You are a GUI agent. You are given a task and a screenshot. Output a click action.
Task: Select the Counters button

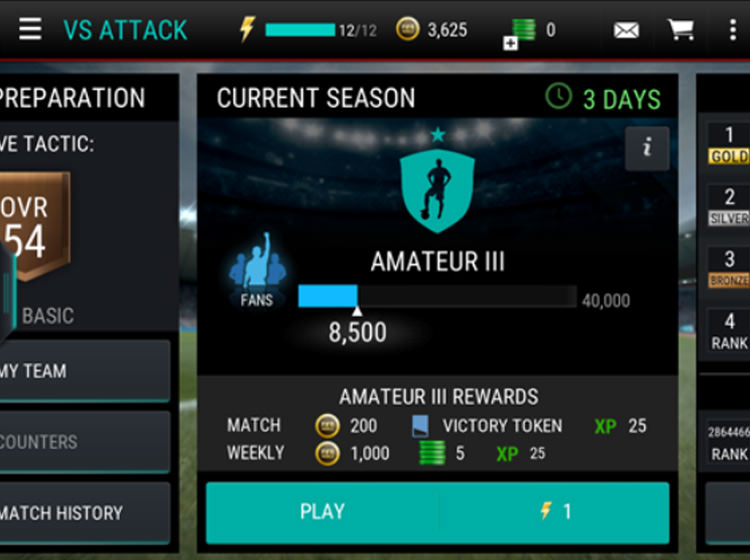coord(85,441)
